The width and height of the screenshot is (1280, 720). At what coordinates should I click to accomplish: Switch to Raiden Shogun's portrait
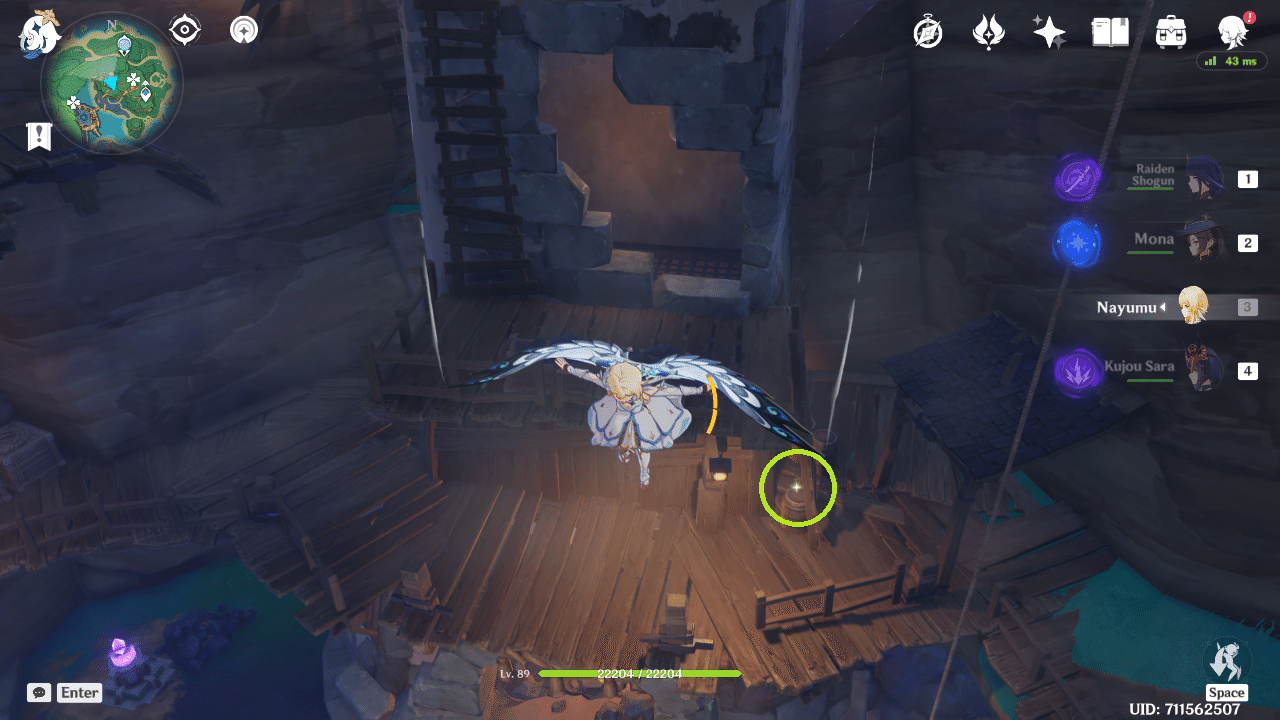[1205, 175]
